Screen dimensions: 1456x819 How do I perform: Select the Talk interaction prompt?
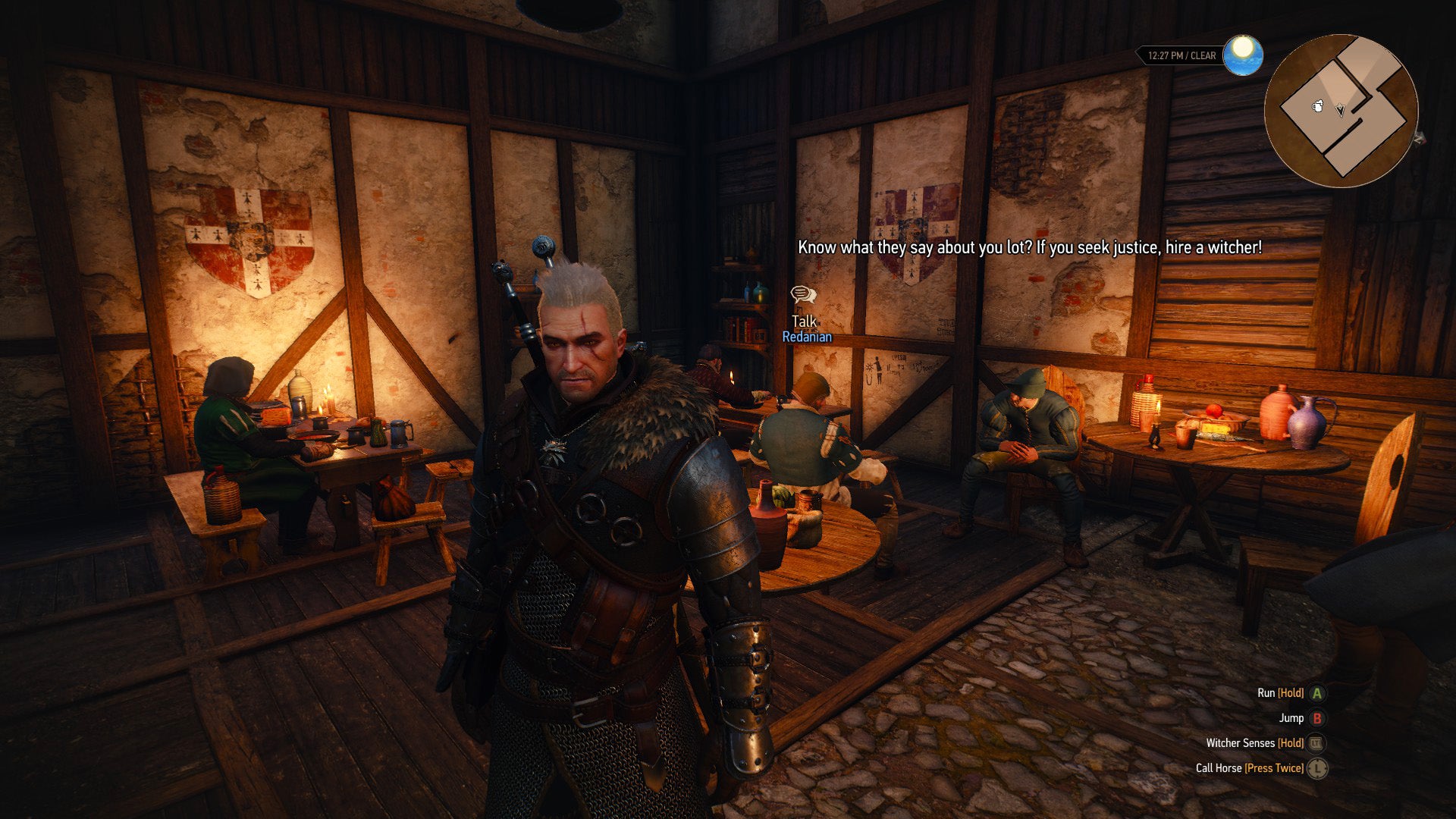(803, 322)
